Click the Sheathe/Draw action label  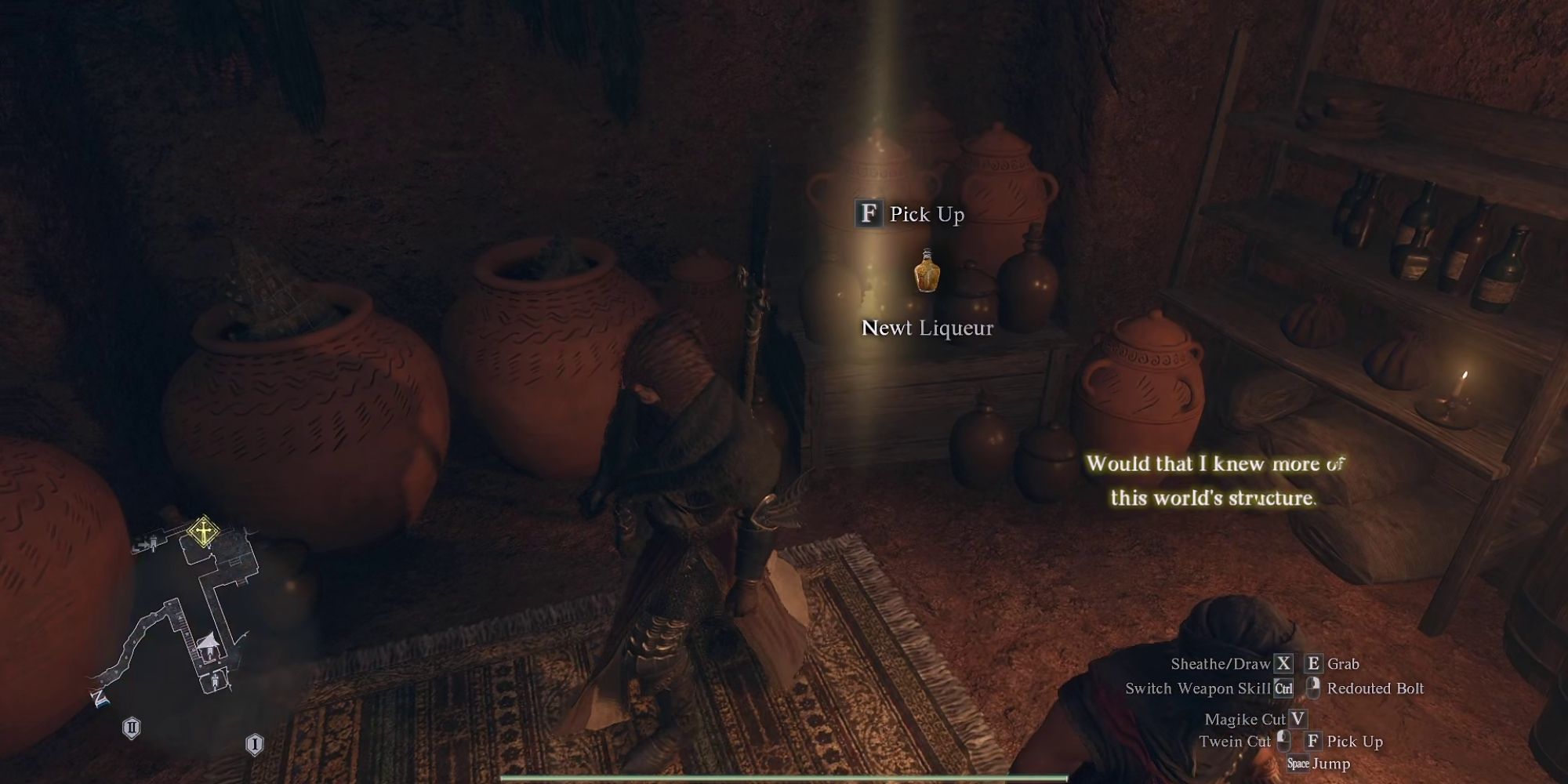pyautogui.click(x=1220, y=664)
